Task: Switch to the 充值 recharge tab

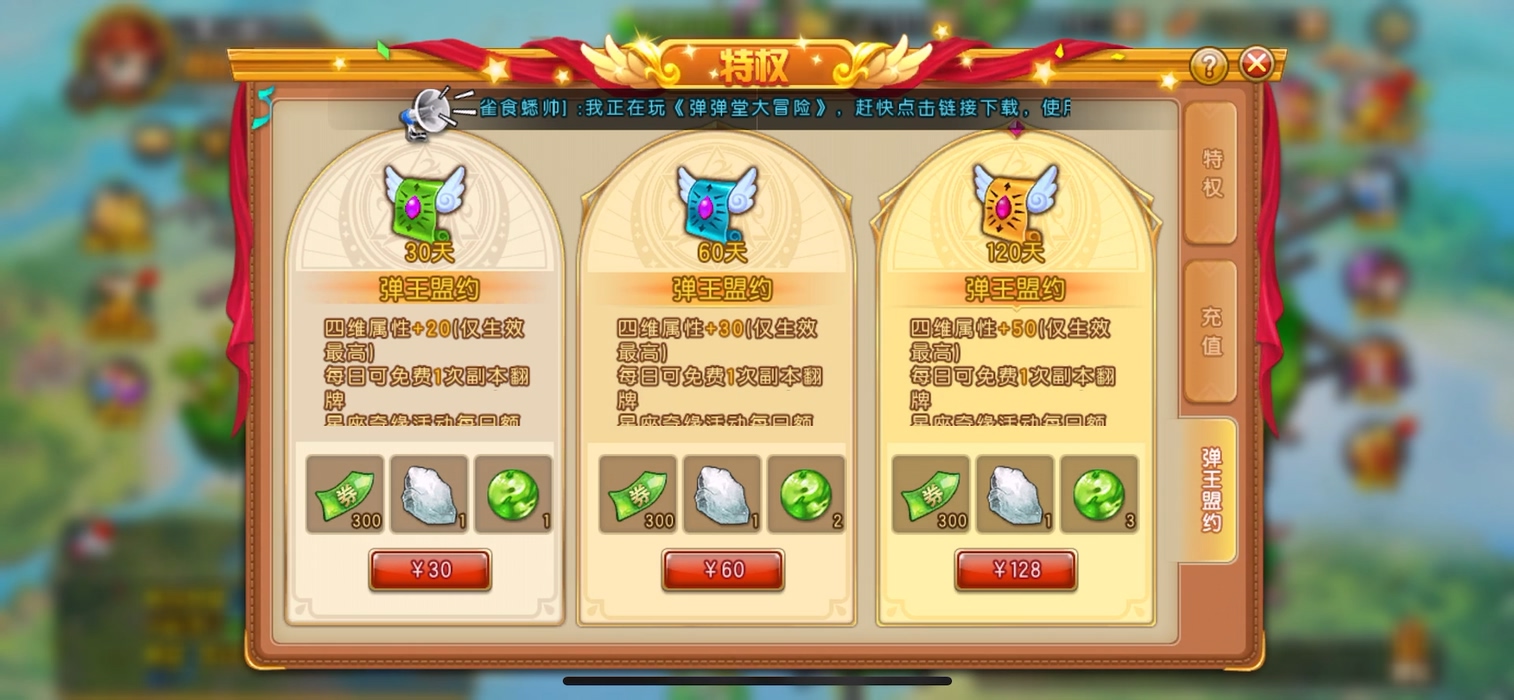Action: tap(1211, 331)
